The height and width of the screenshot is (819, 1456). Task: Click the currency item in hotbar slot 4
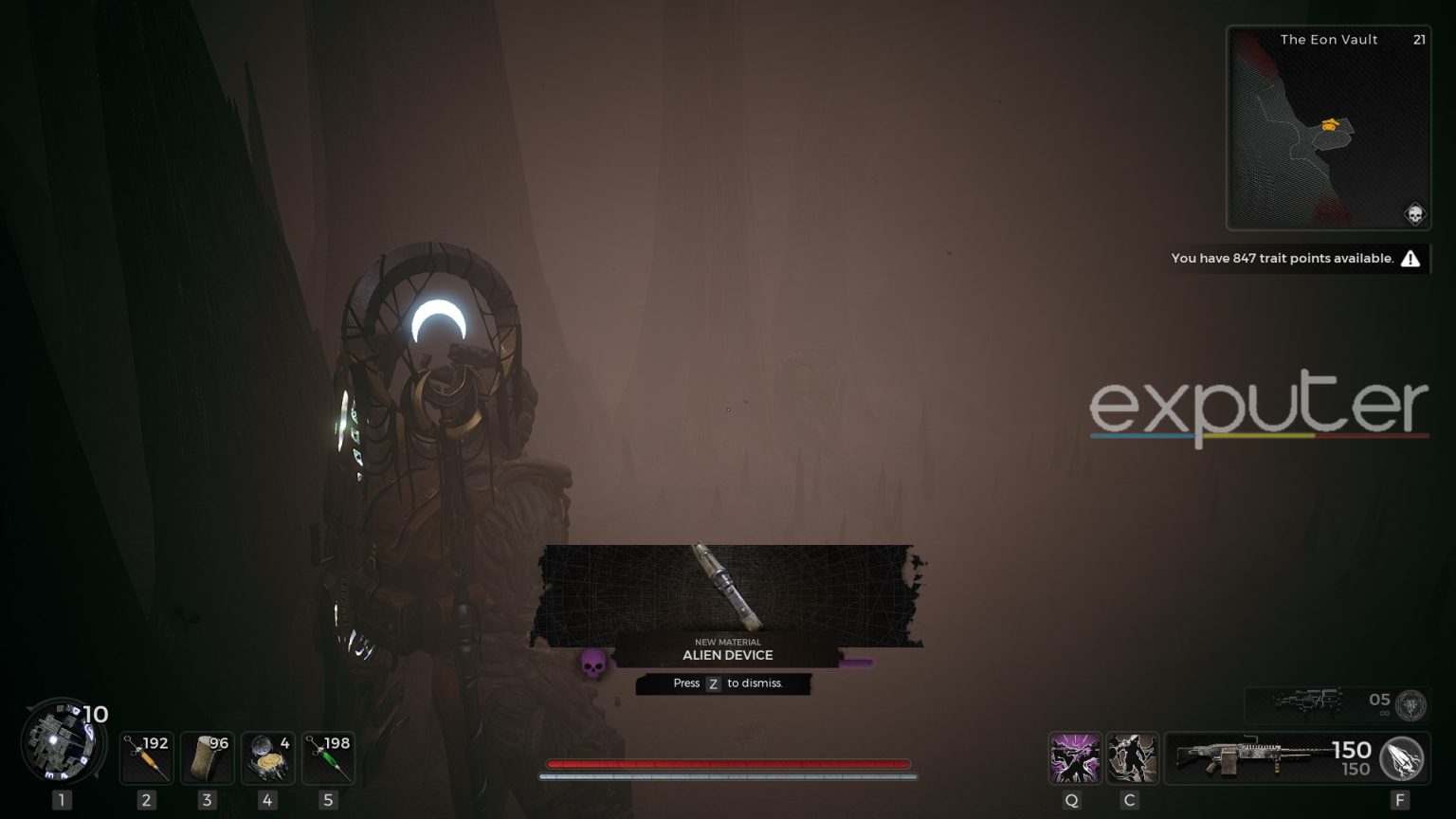(x=267, y=757)
